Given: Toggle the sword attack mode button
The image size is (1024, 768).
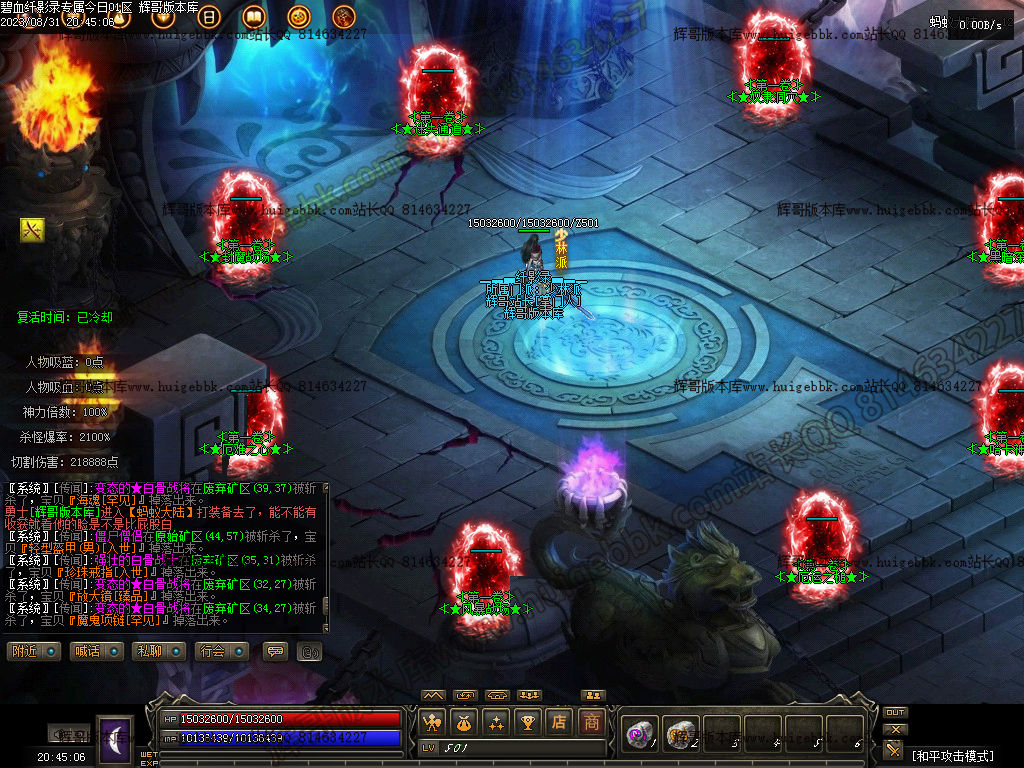Looking at the screenshot, I should [x=894, y=750].
